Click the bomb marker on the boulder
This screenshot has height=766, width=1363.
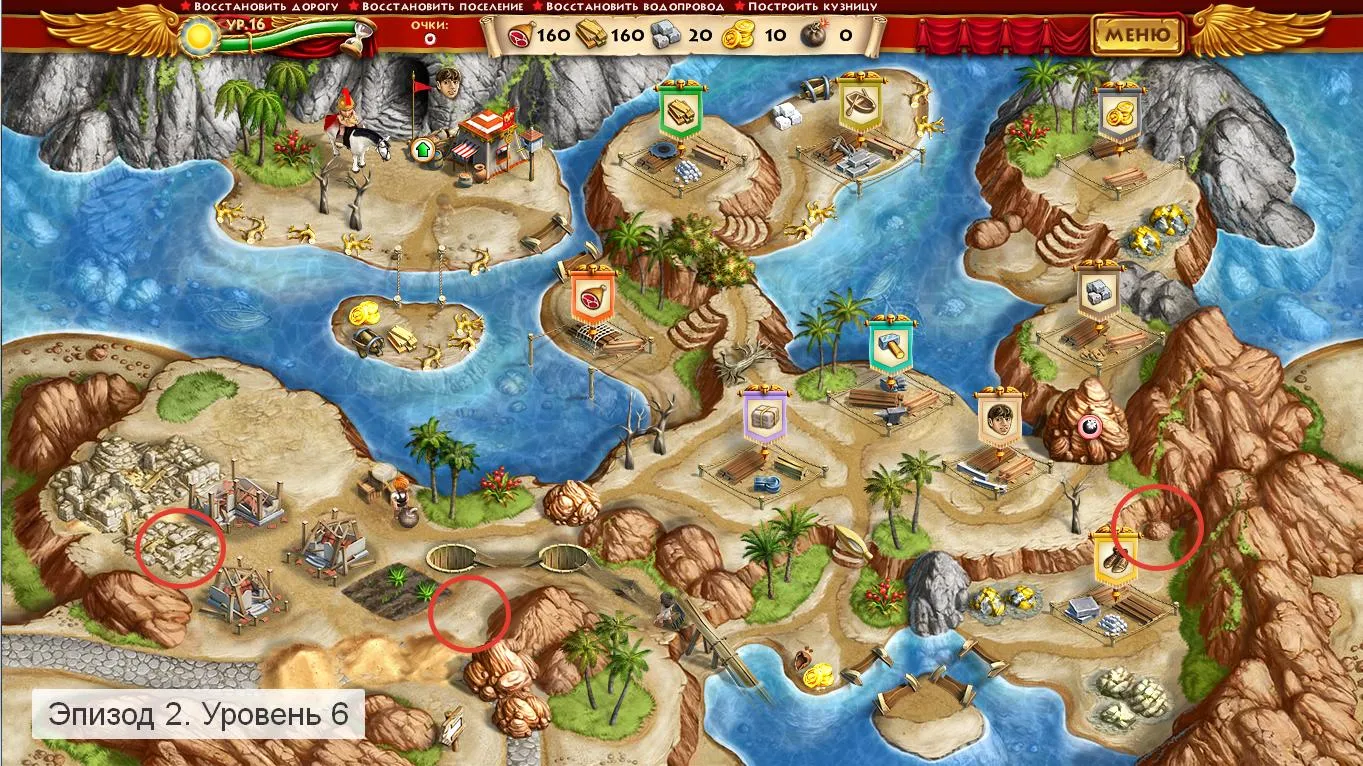[1088, 428]
